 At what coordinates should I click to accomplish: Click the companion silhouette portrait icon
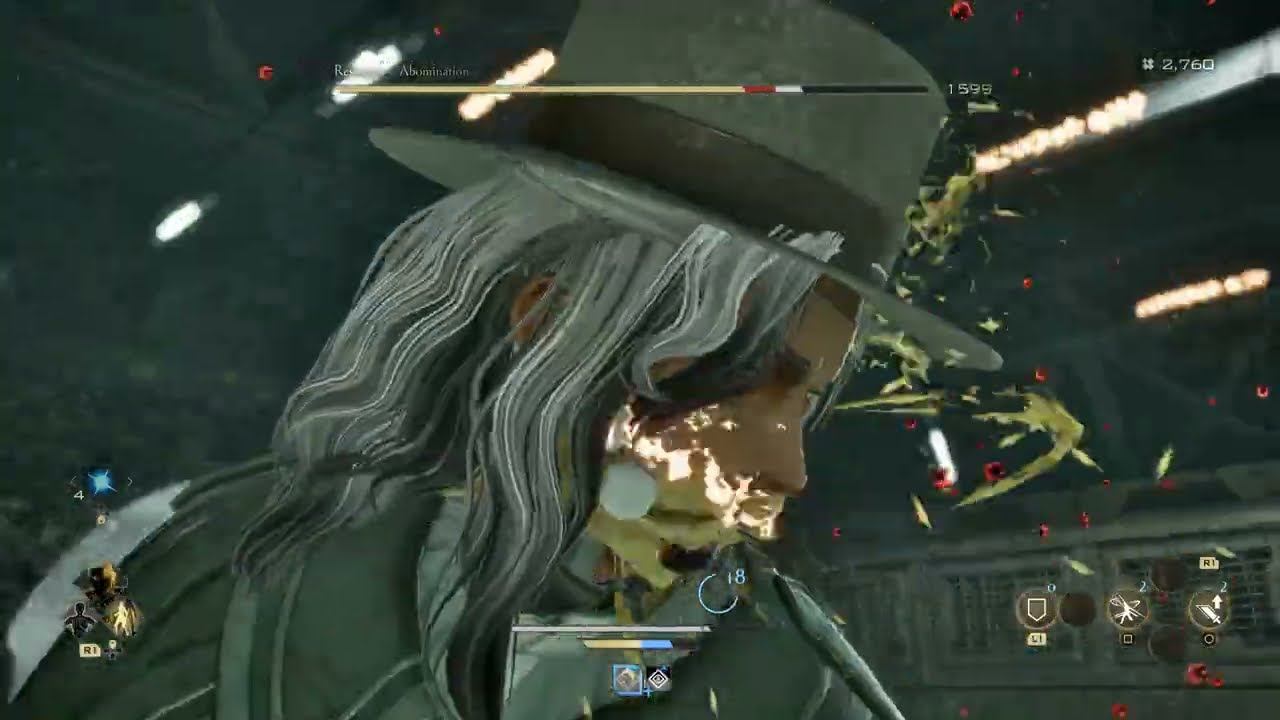tap(78, 617)
